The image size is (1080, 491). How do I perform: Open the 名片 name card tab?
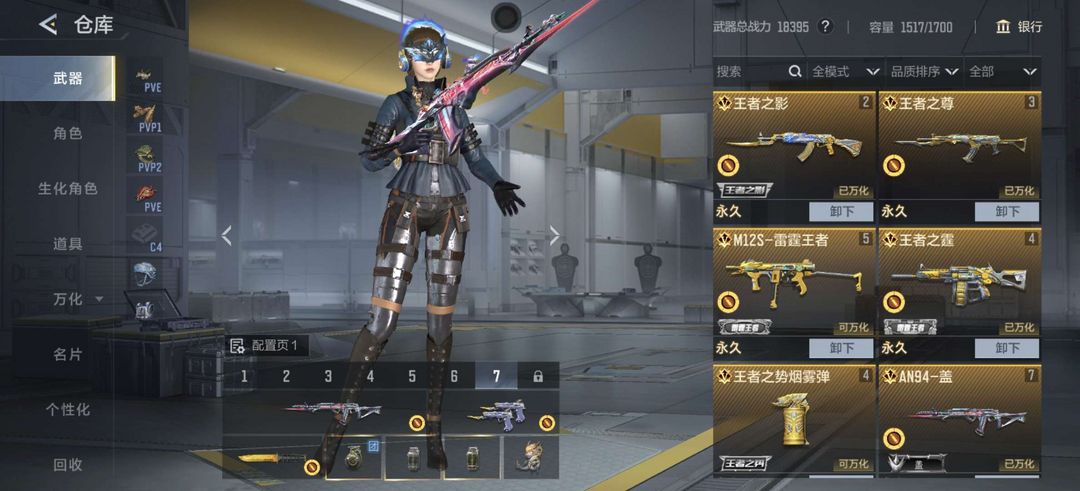pos(67,354)
